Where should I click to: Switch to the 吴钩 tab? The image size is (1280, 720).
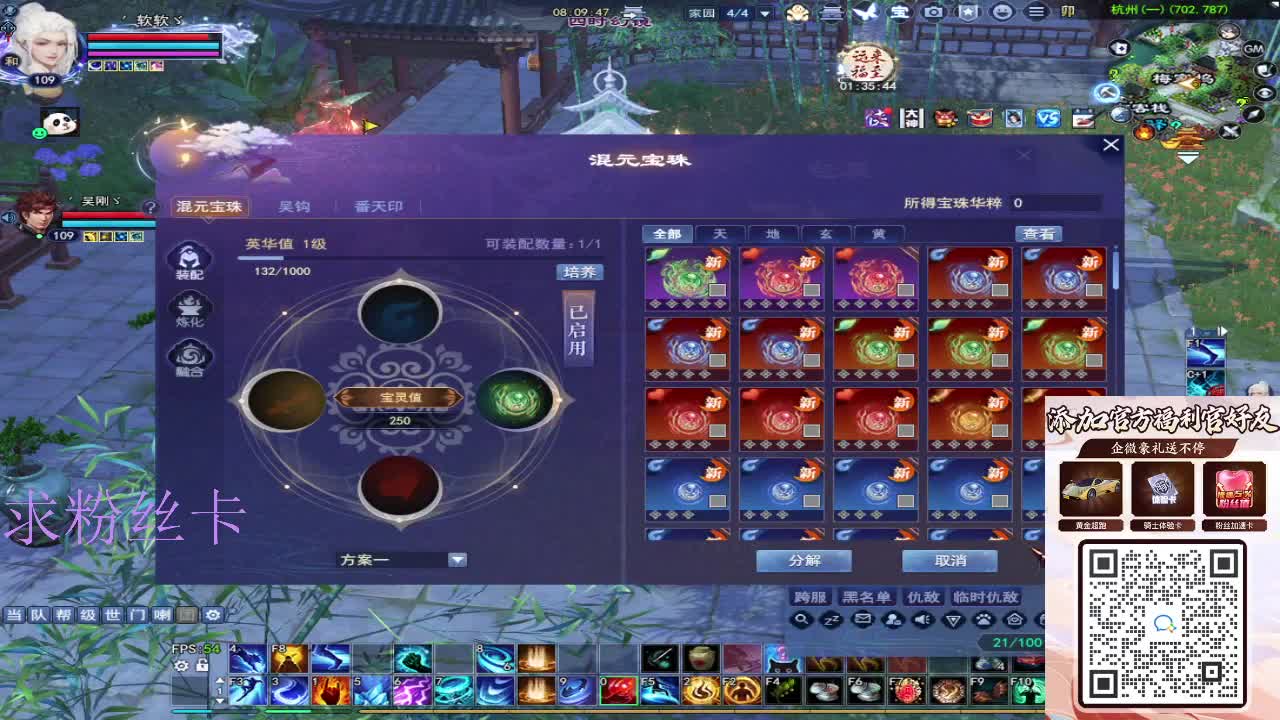(297, 206)
